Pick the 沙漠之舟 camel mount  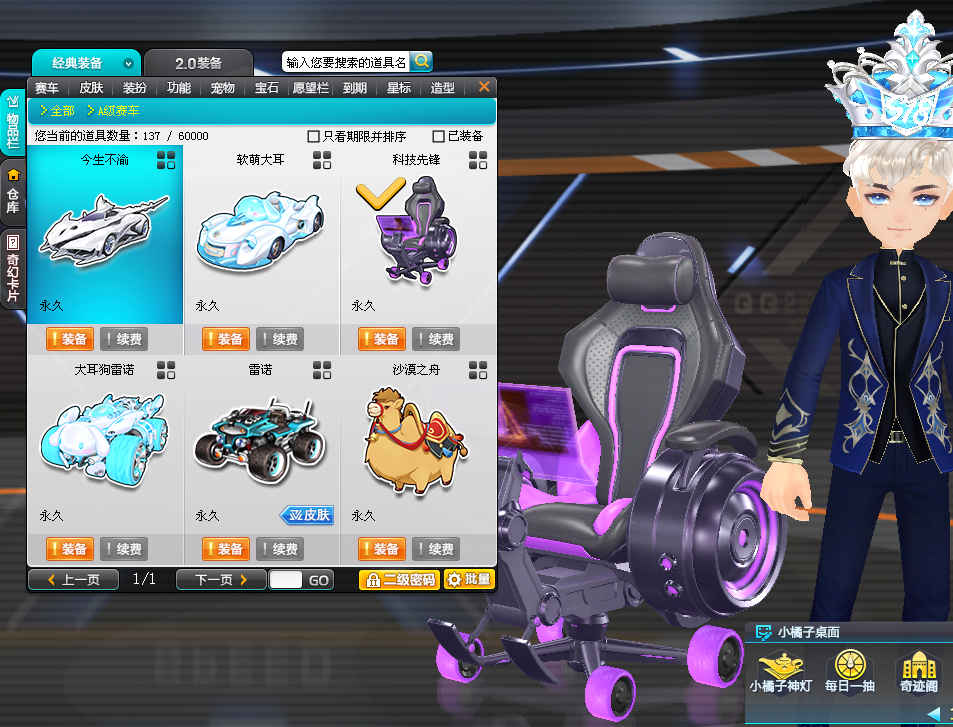pyautogui.click(x=417, y=443)
